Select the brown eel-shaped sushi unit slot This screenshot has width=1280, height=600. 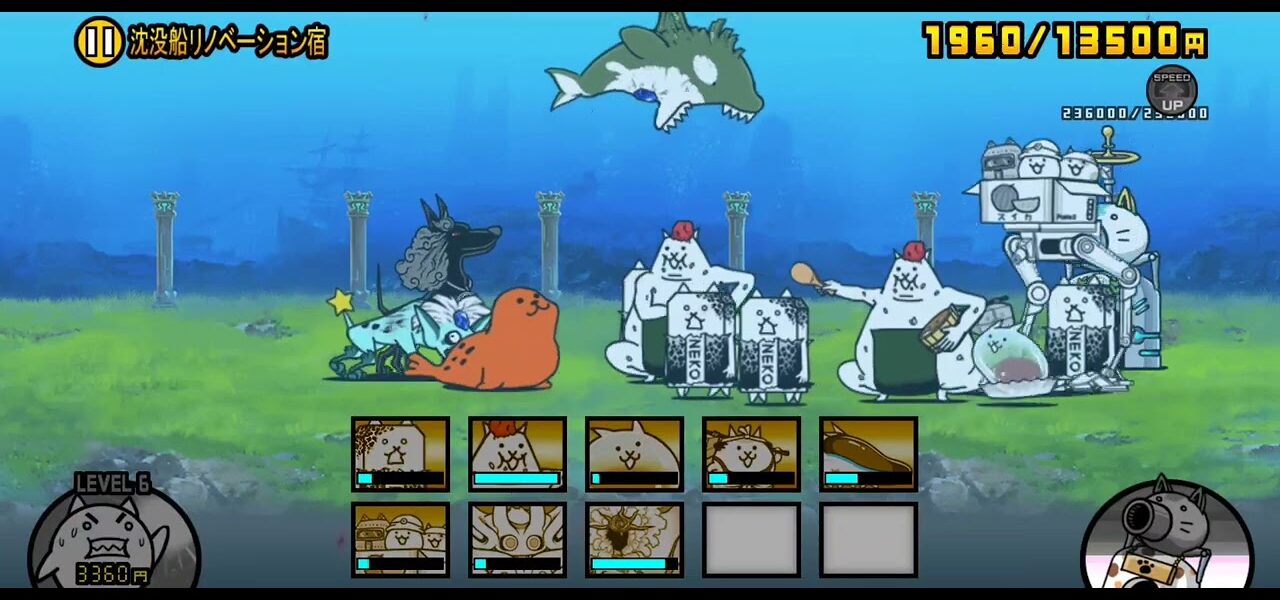pos(868,454)
